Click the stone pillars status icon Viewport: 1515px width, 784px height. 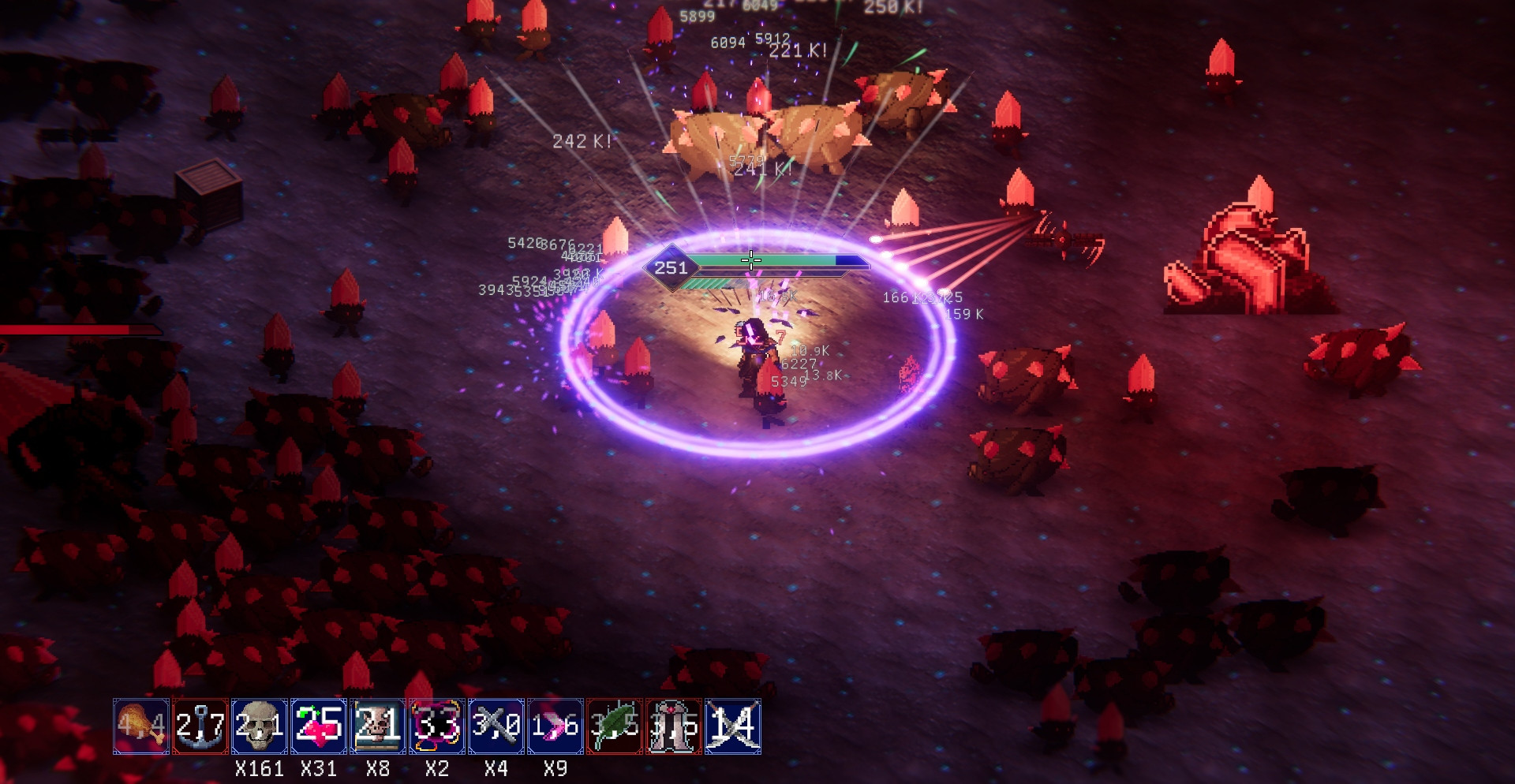pyautogui.click(x=674, y=726)
